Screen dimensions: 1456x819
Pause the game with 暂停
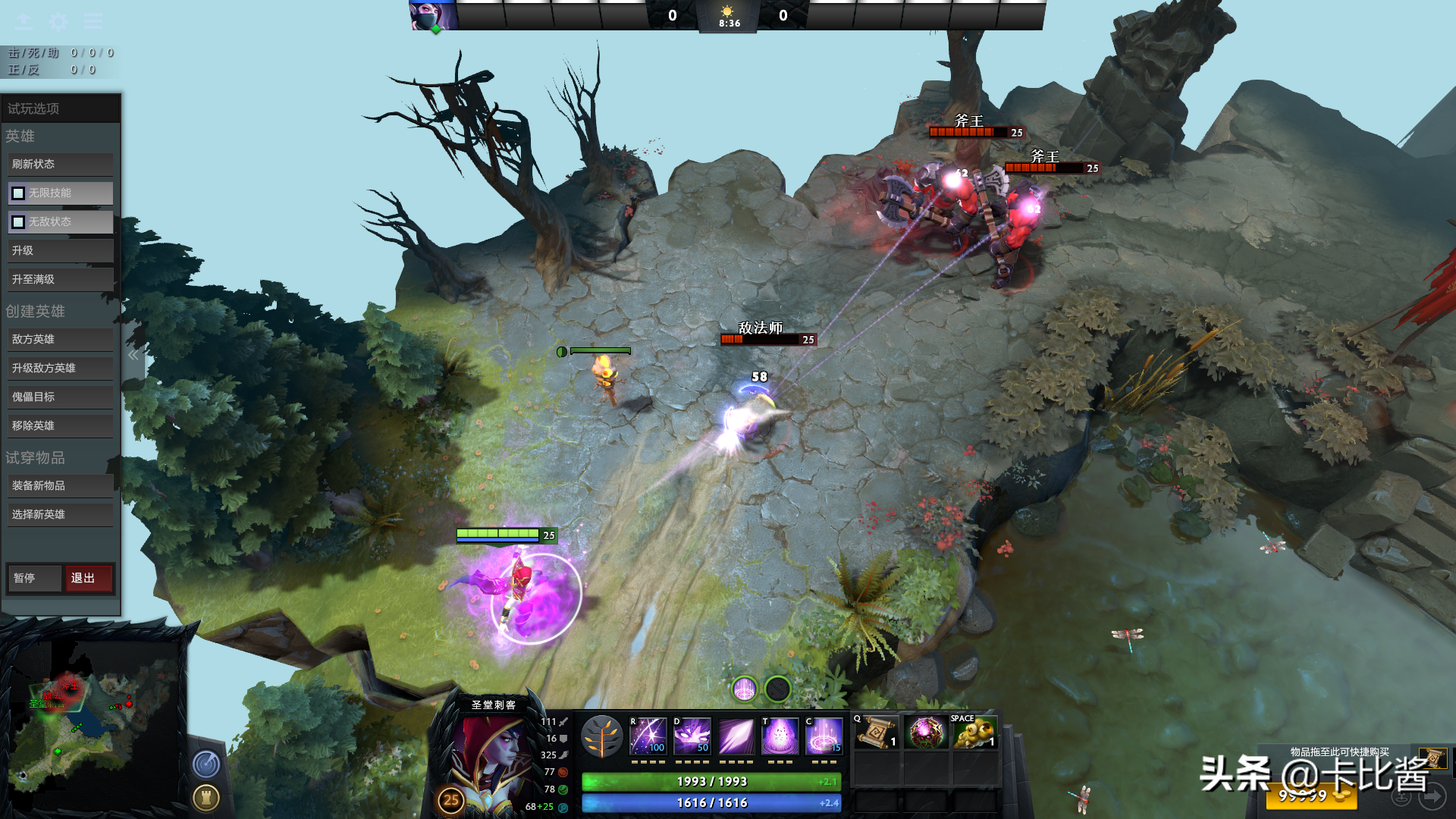pyautogui.click(x=33, y=578)
